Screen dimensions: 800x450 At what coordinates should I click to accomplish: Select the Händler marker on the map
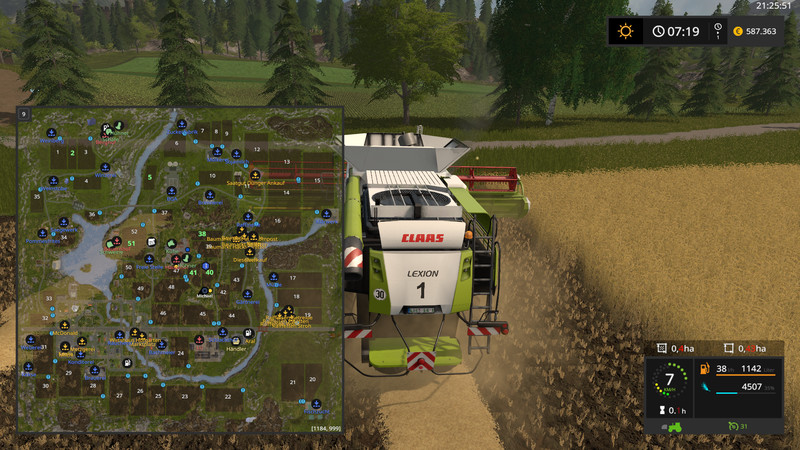point(235,349)
